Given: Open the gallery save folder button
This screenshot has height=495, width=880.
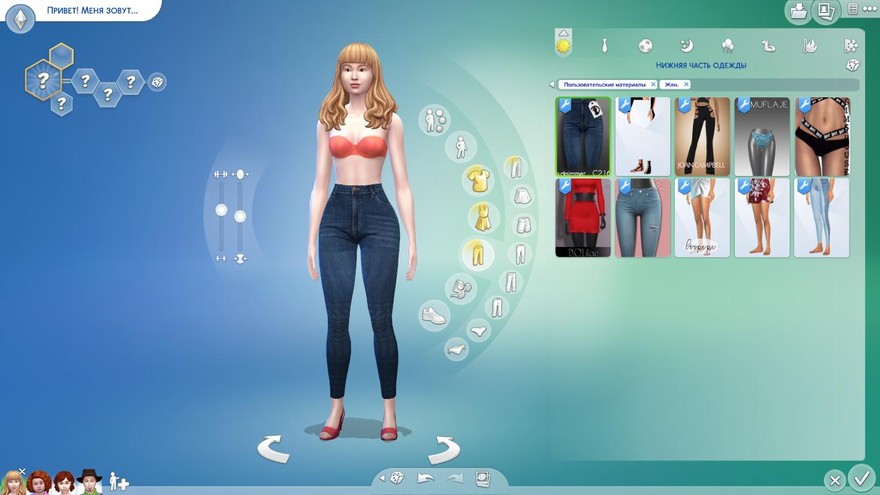Looking at the screenshot, I should 799,12.
